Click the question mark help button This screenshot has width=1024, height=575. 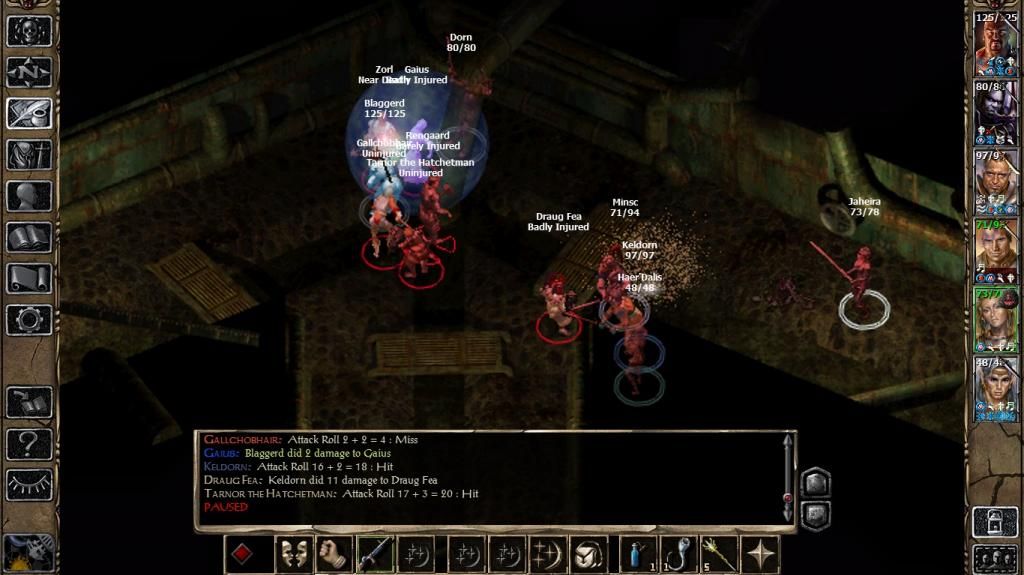click(x=29, y=443)
